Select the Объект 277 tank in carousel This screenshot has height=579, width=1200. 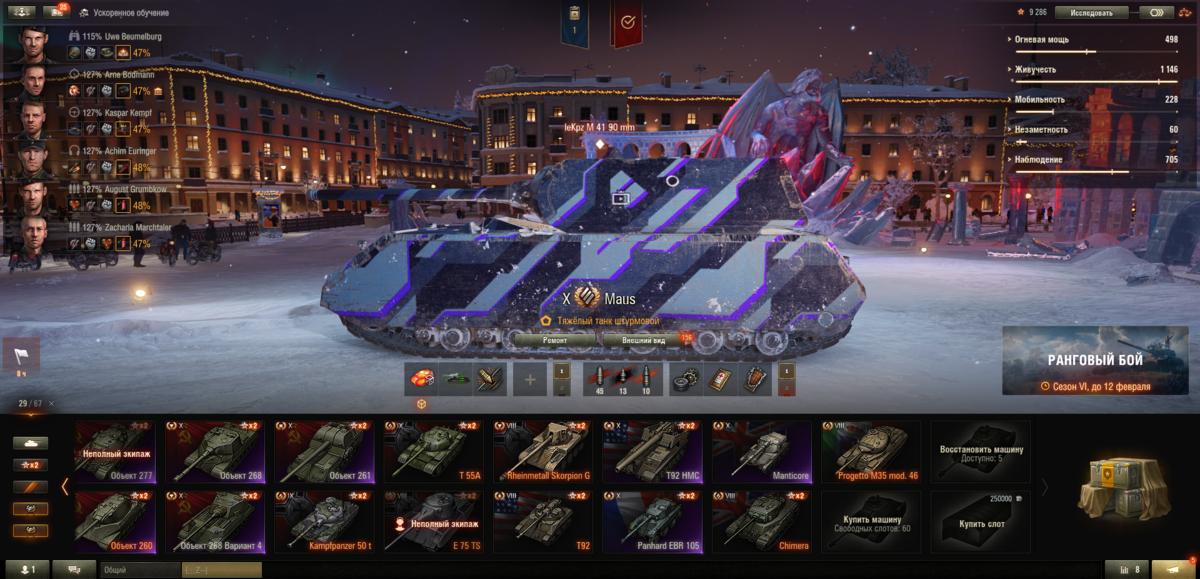(120, 451)
